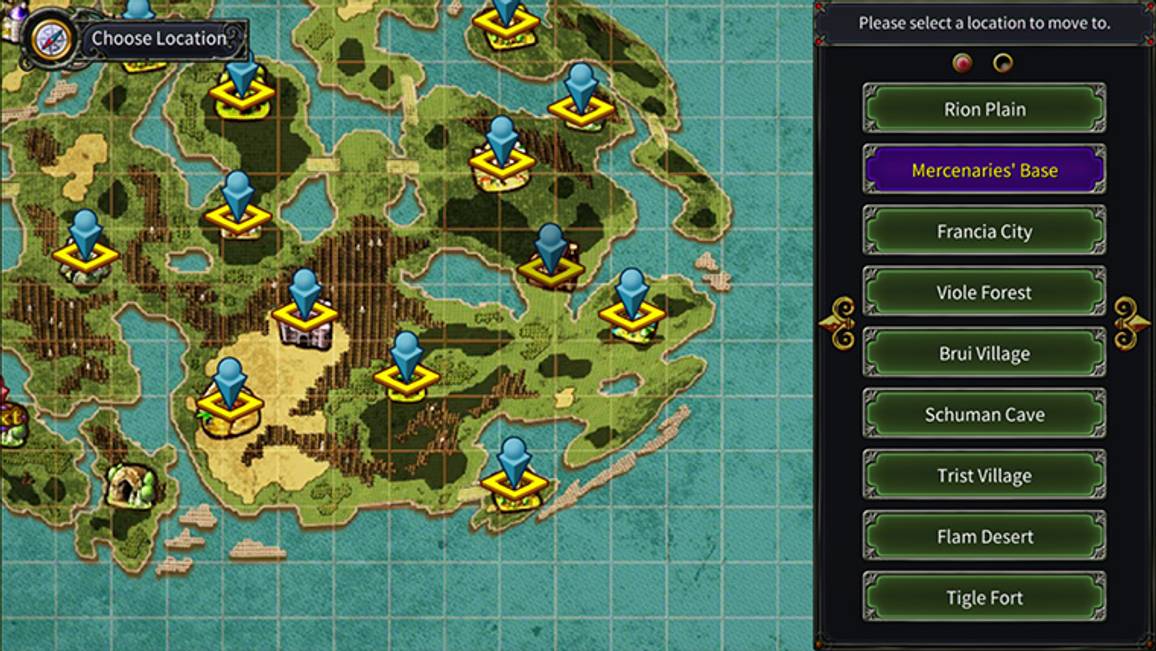The width and height of the screenshot is (1156, 651).
Task: Select Flam Desert location
Action: coord(984,536)
